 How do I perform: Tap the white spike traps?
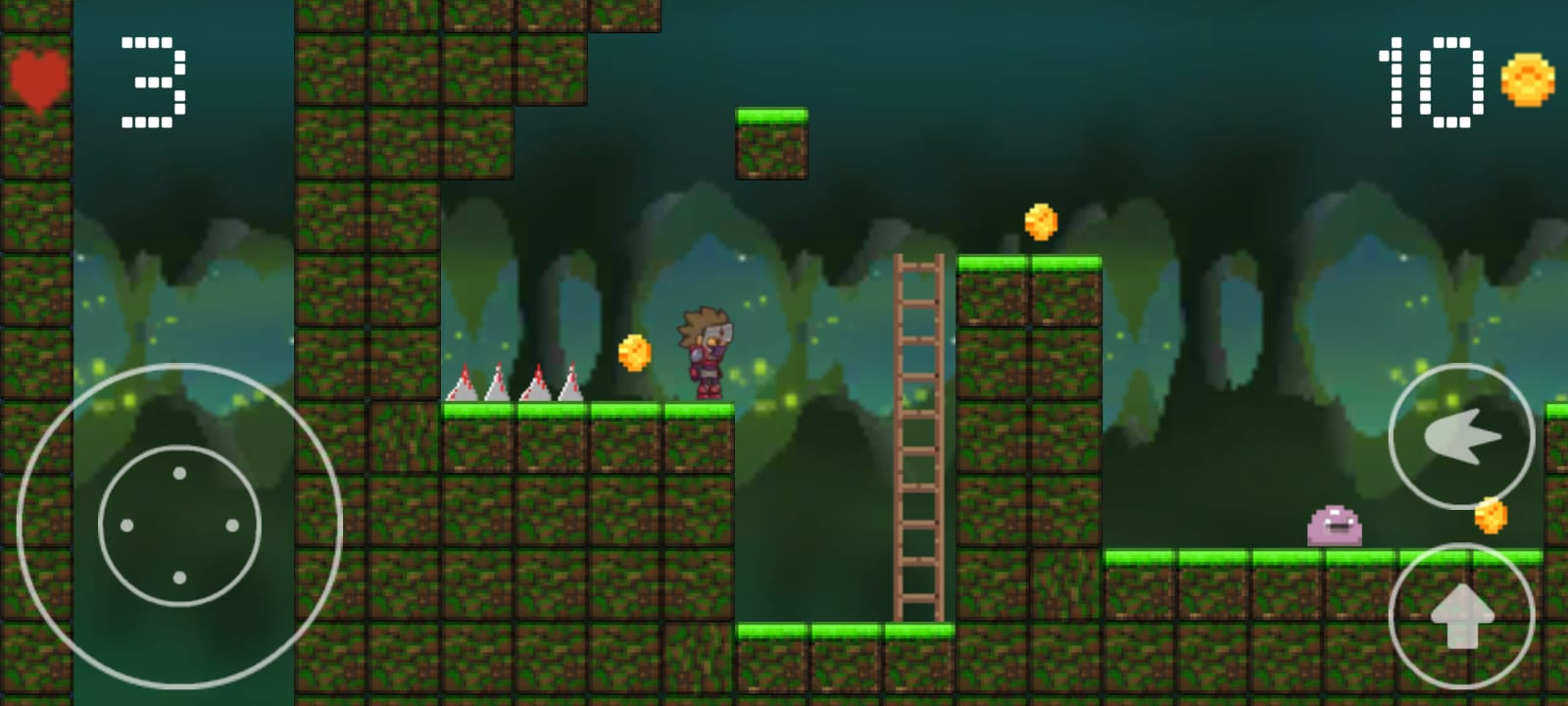click(515, 384)
